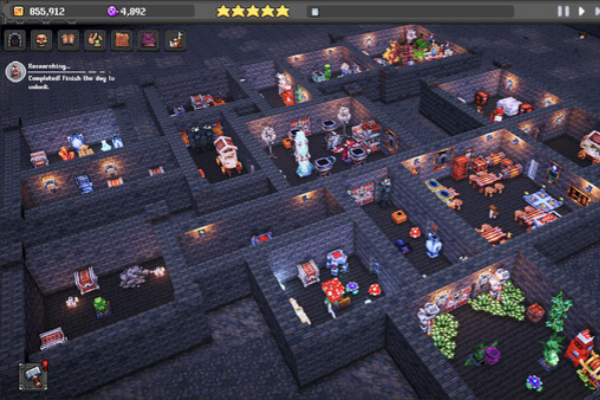Screen dimensions: 600x400
Task: Click the potion ingredients toolbar icon
Action: (95, 40)
